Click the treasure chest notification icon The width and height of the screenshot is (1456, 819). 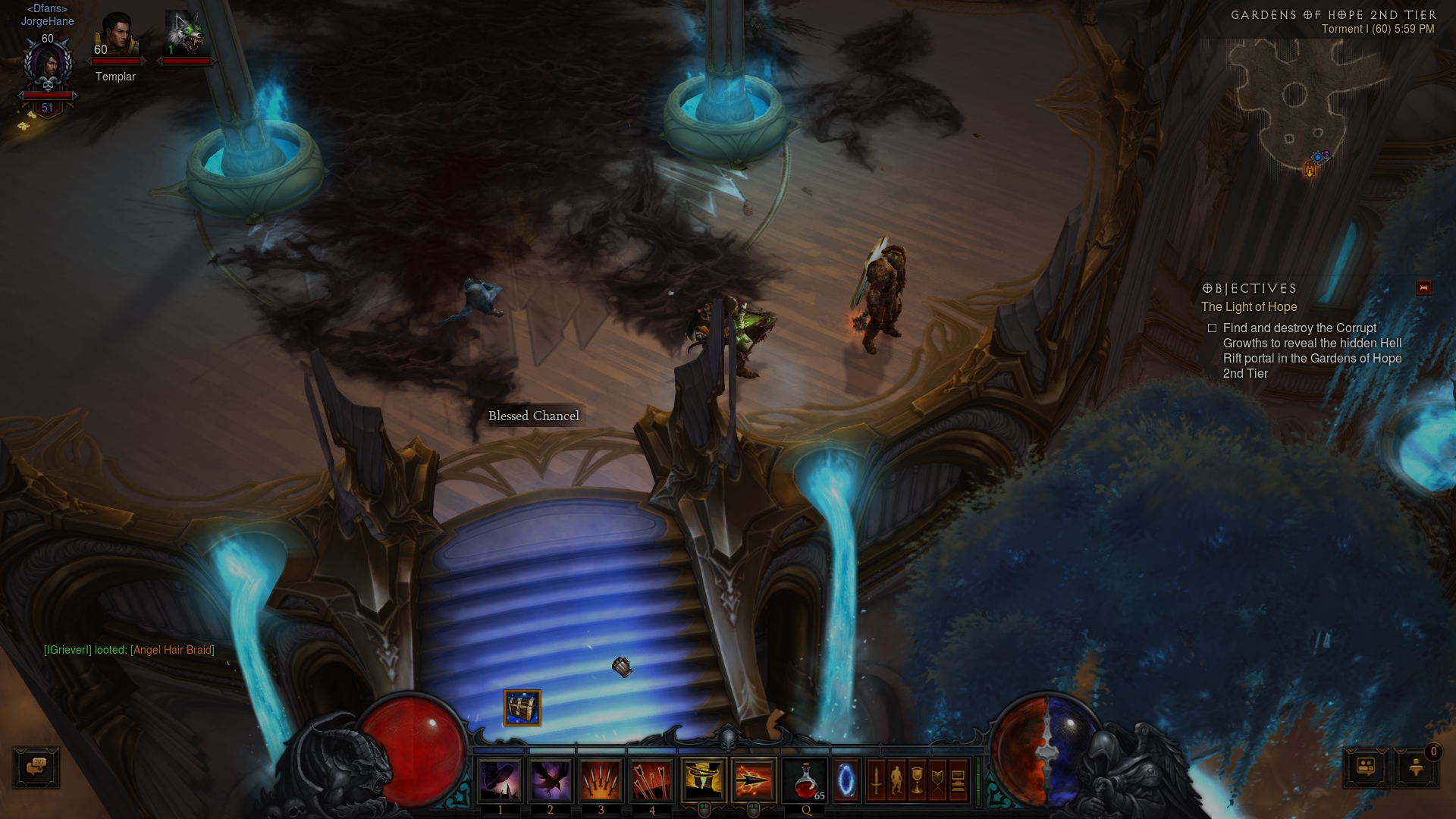522,708
